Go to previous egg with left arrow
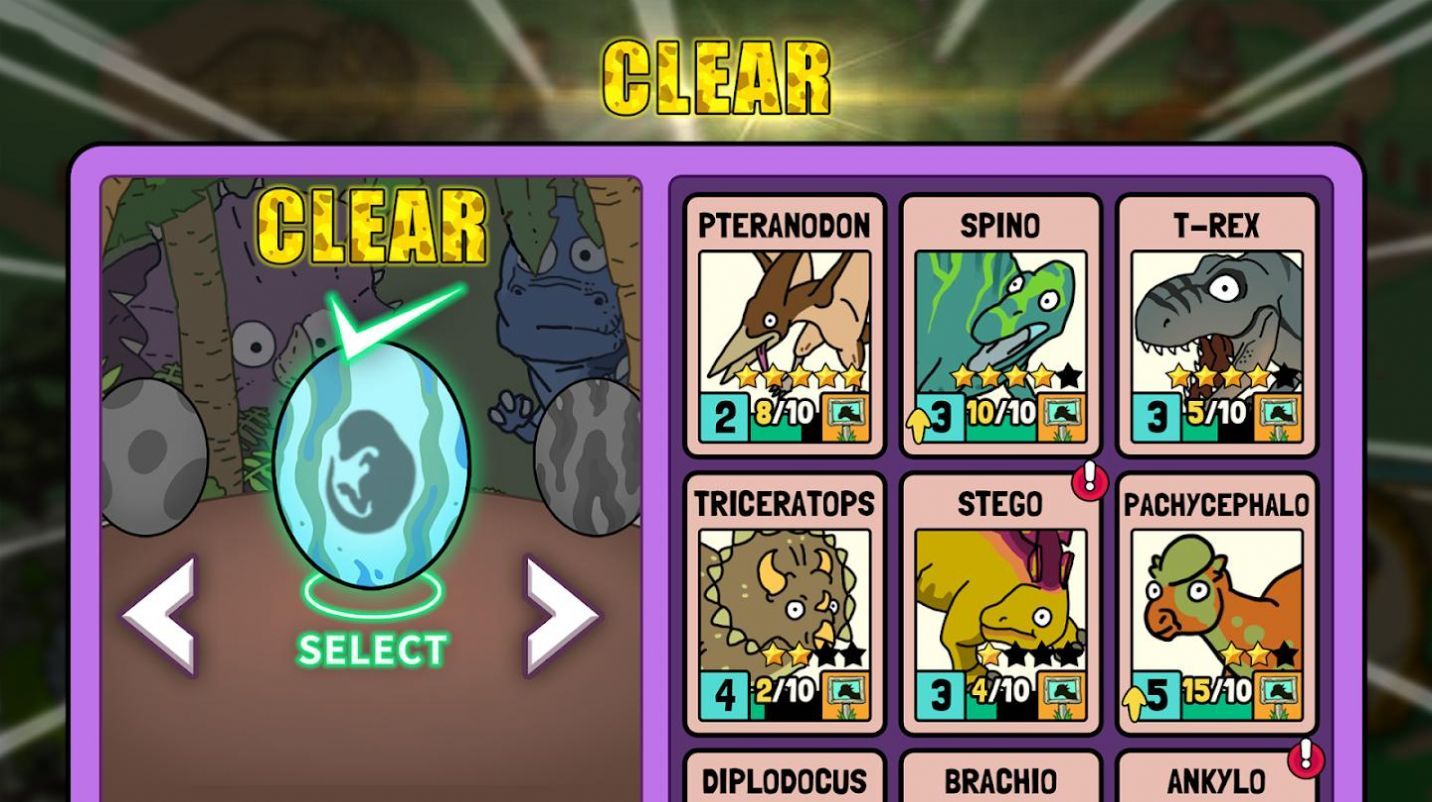Screen dimensions: 1432x802 pos(160,615)
